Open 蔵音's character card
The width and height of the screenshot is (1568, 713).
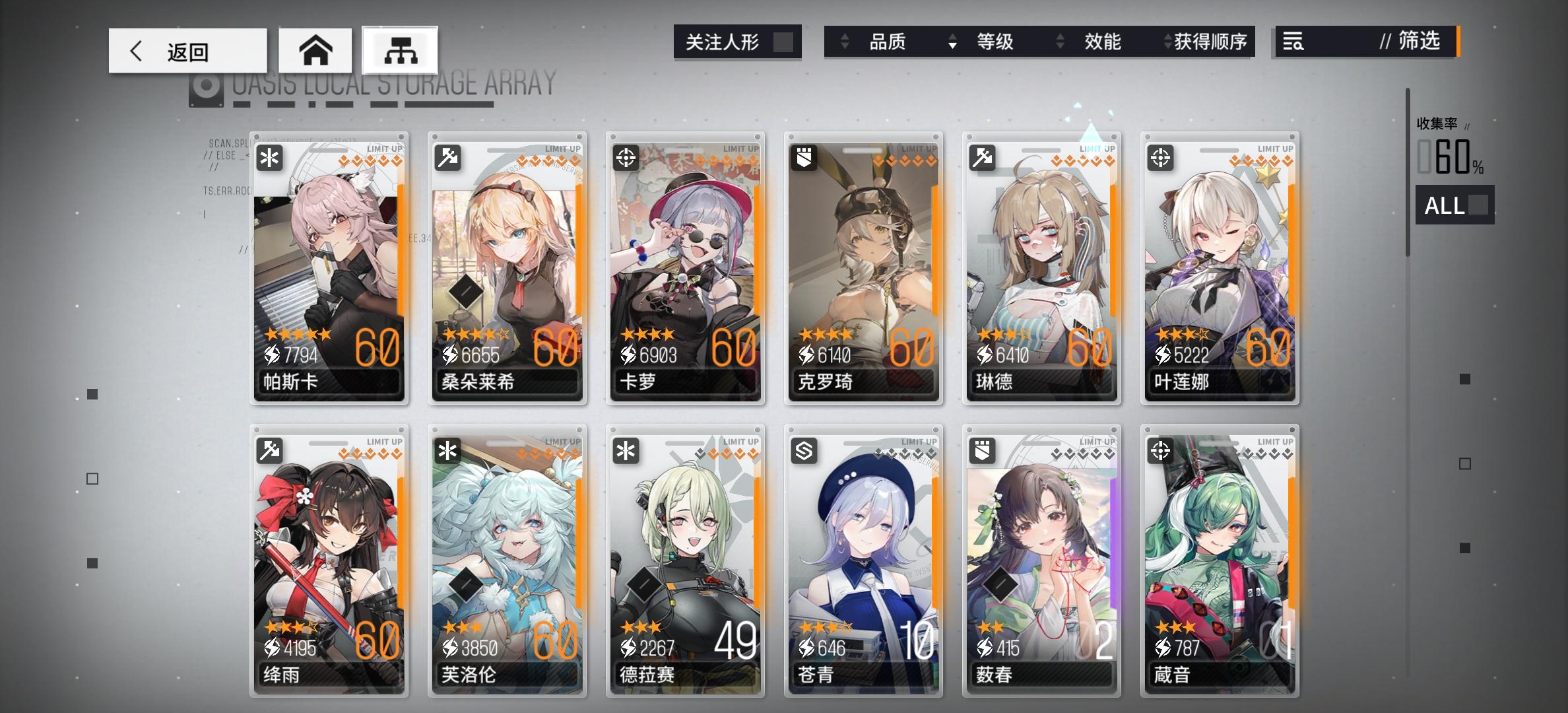(1220, 561)
